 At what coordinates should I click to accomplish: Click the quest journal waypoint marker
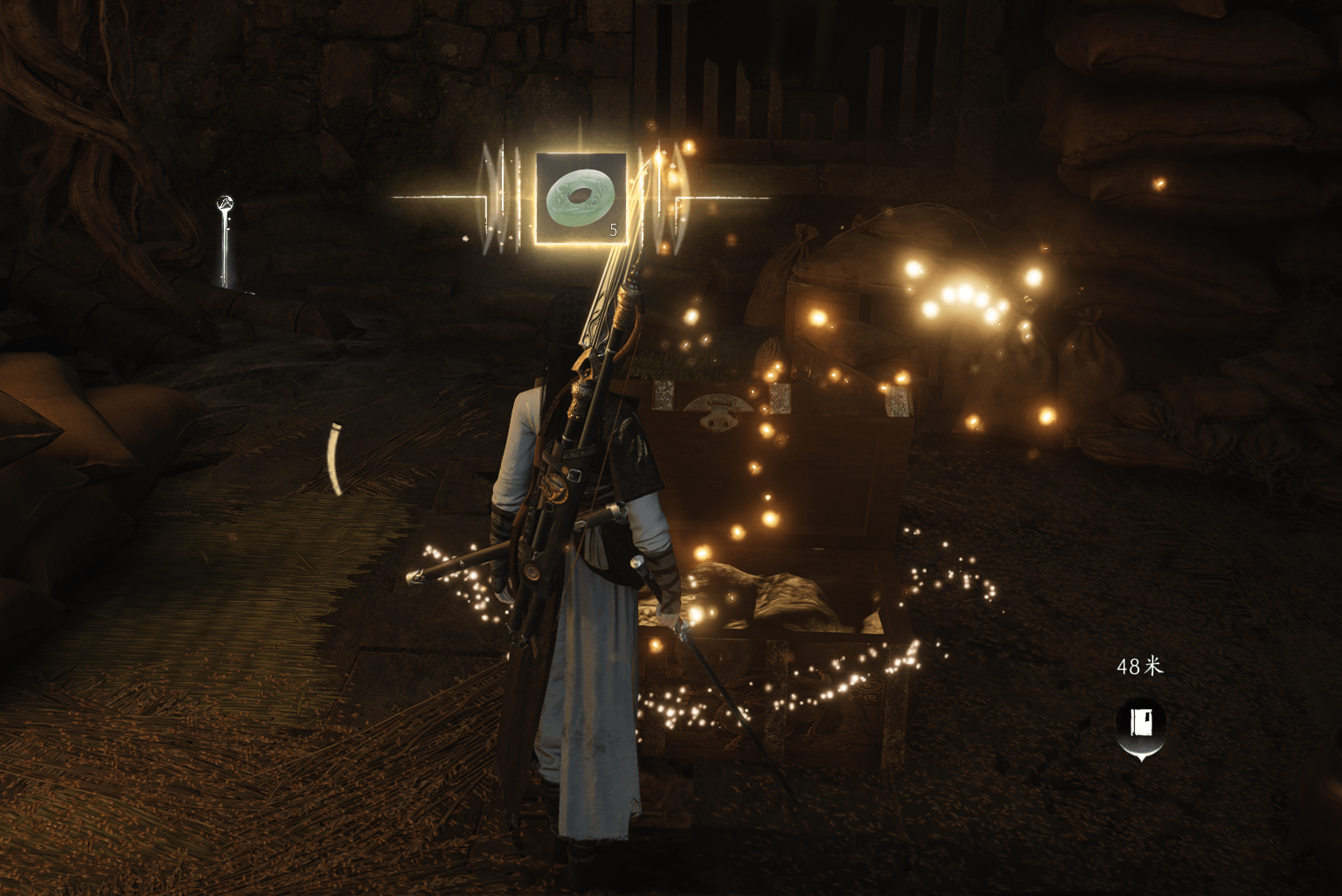[x=1141, y=724]
